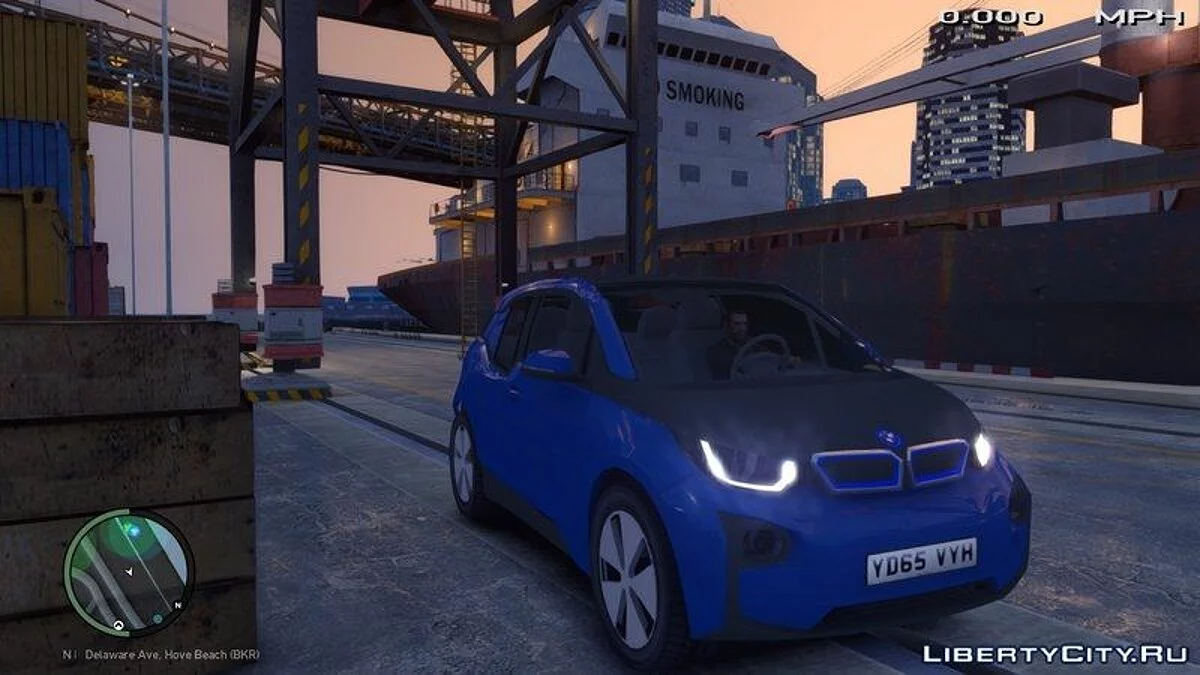Image resolution: width=1200 pixels, height=675 pixels.
Task: Click the teal circle blip on the radar
Action: point(157,620)
